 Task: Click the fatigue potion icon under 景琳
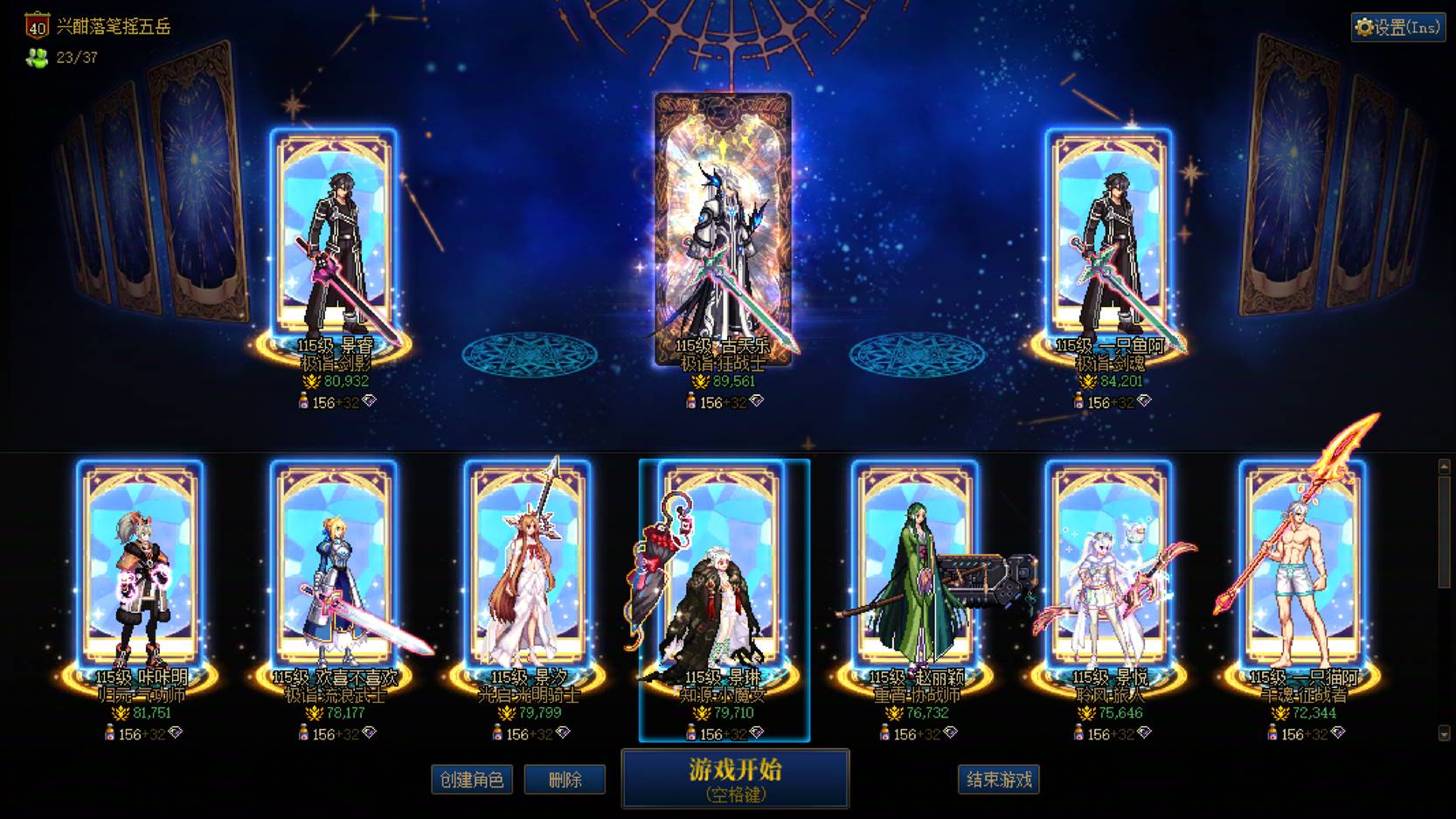click(x=691, y=732)
